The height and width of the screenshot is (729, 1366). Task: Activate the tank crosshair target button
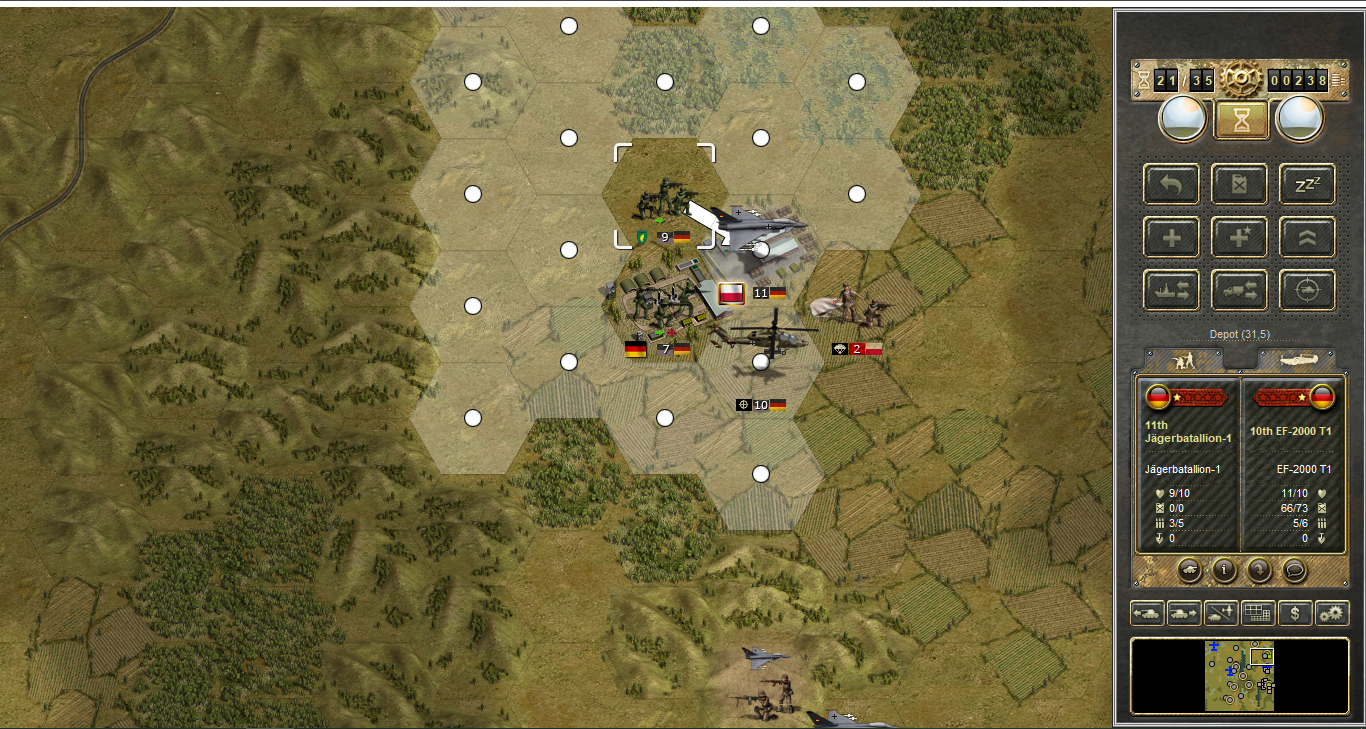tap(1308, 290)
